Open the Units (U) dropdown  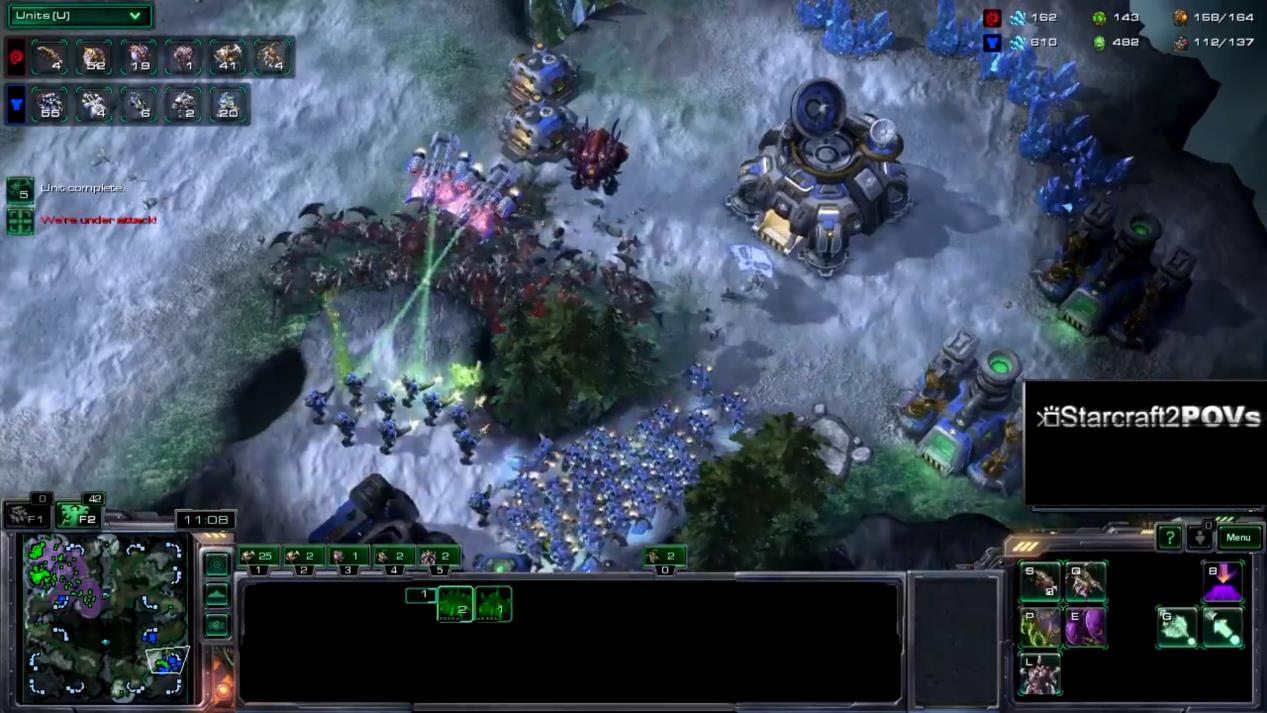[x=80, y=15]
